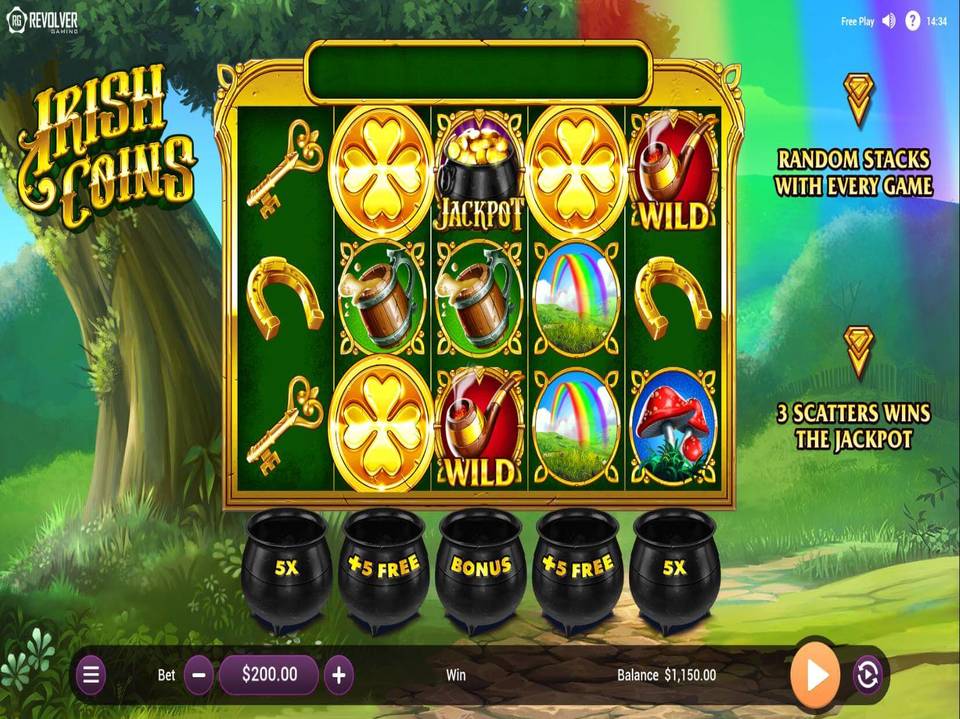The height and width of the screenshot is (719, 960).
Task: Toggle the sound speaker icon
Action: coord(889,21)
